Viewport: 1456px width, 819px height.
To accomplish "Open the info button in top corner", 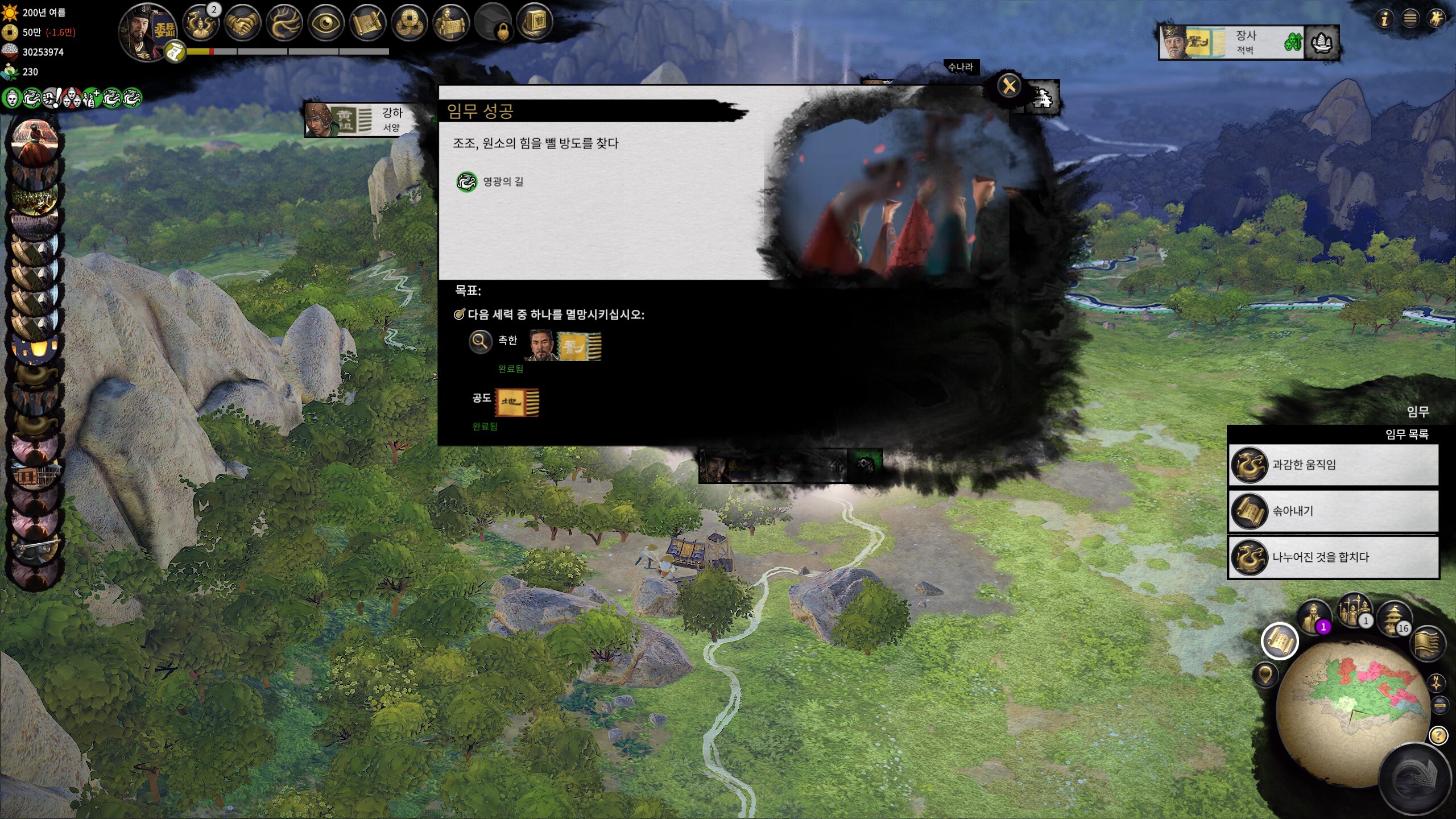I will (1384, 19).
